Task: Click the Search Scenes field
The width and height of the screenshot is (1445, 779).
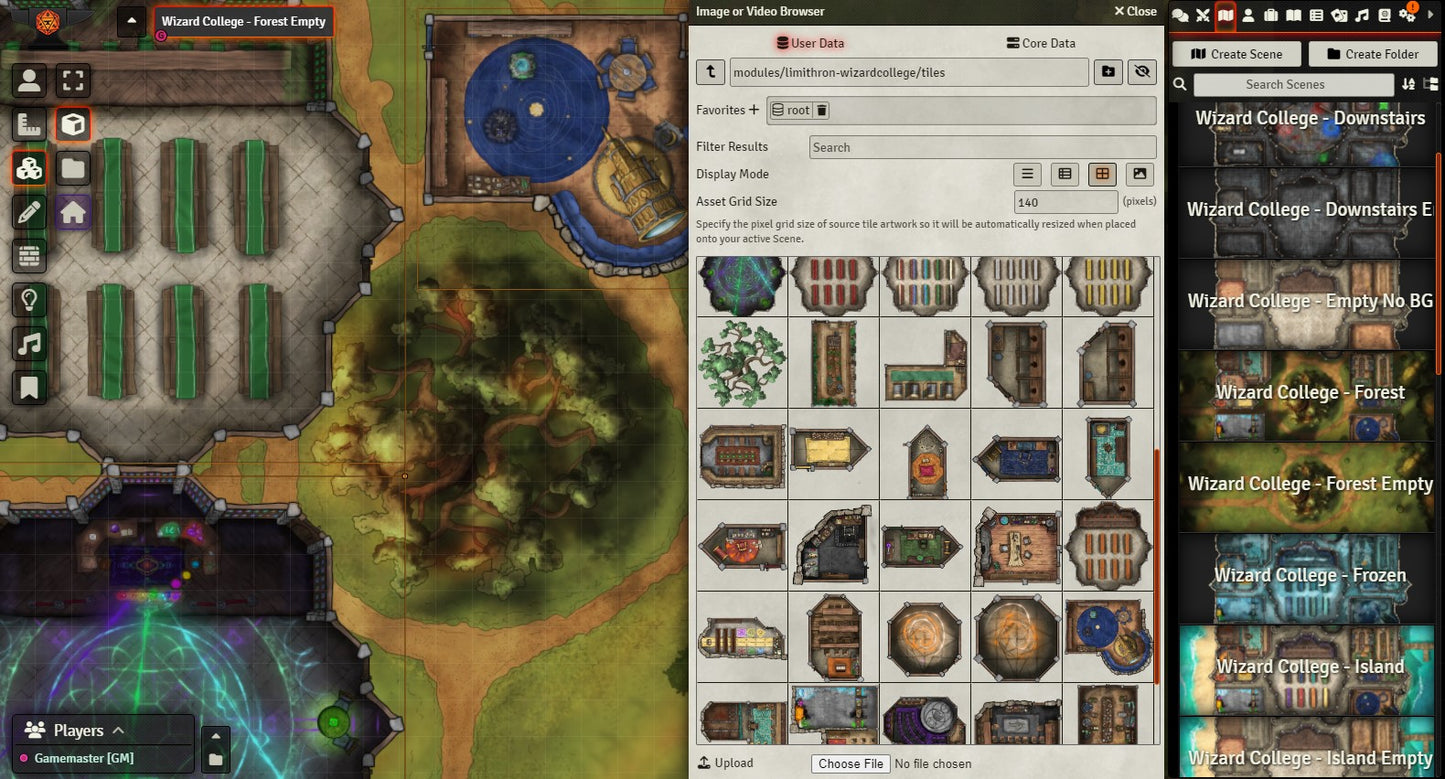Action: [1284, 85]
